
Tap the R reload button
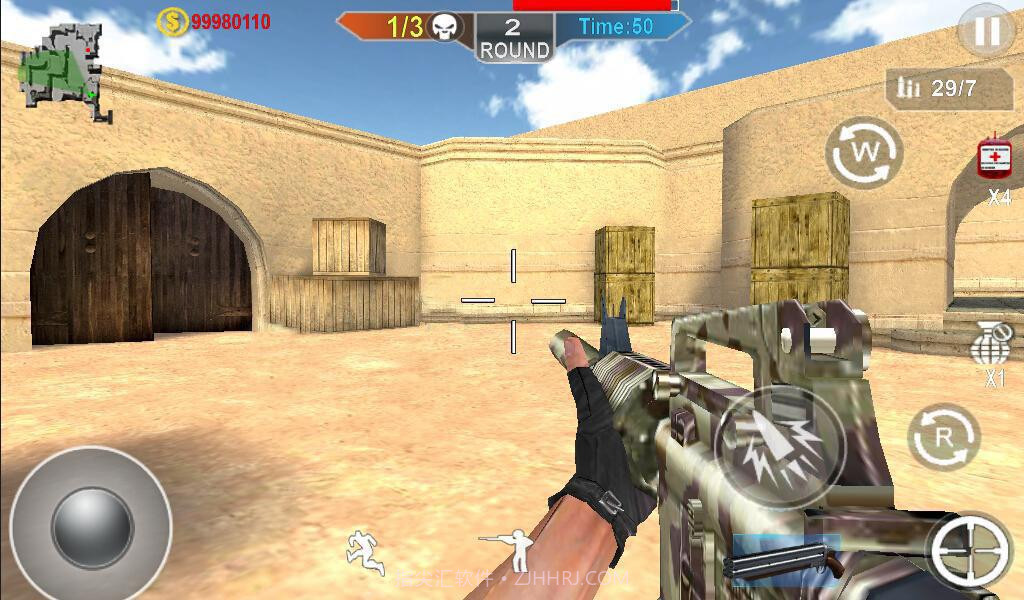pos(943,436)
